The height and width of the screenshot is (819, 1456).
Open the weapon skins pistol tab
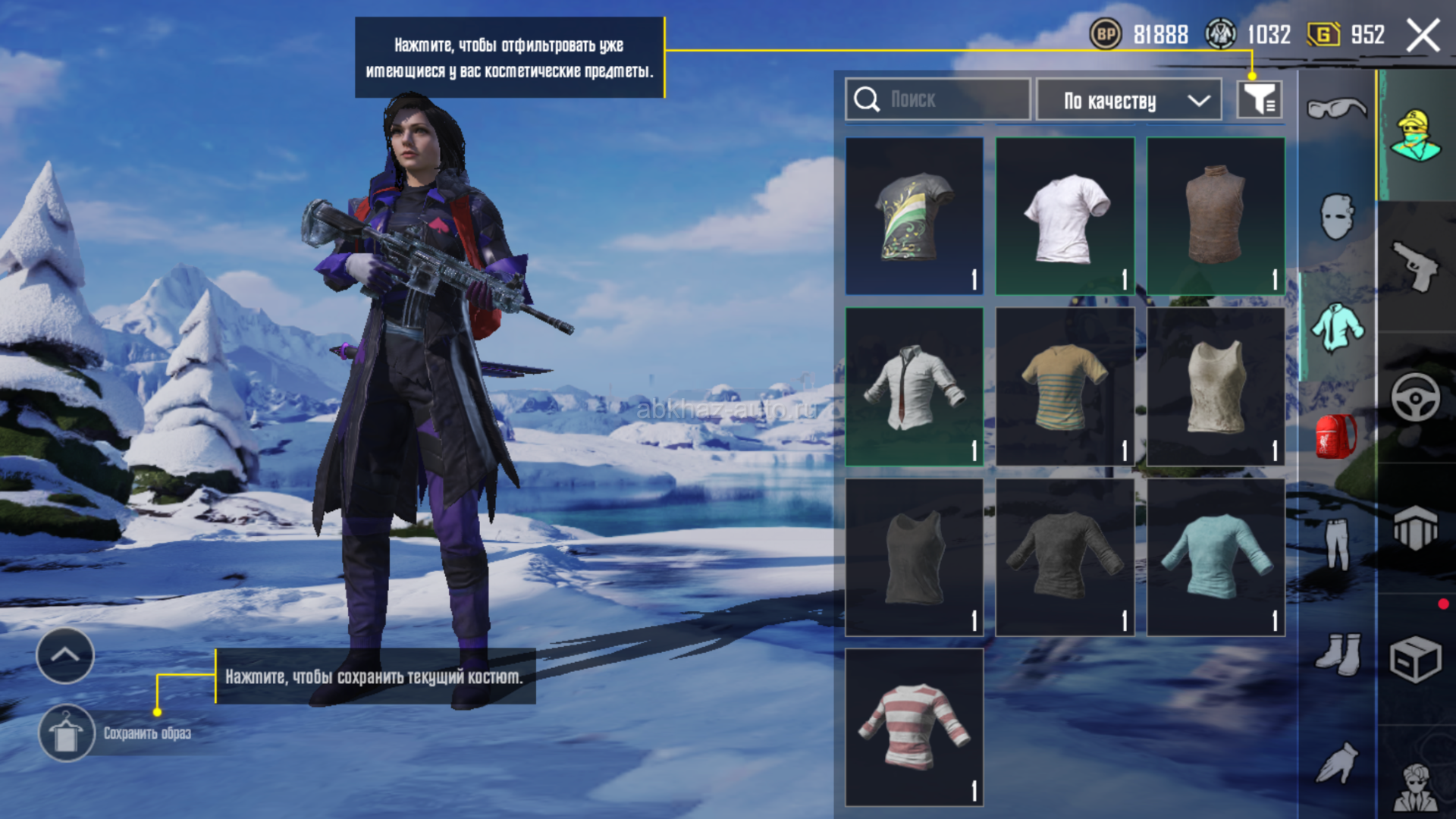(1415, 266)
